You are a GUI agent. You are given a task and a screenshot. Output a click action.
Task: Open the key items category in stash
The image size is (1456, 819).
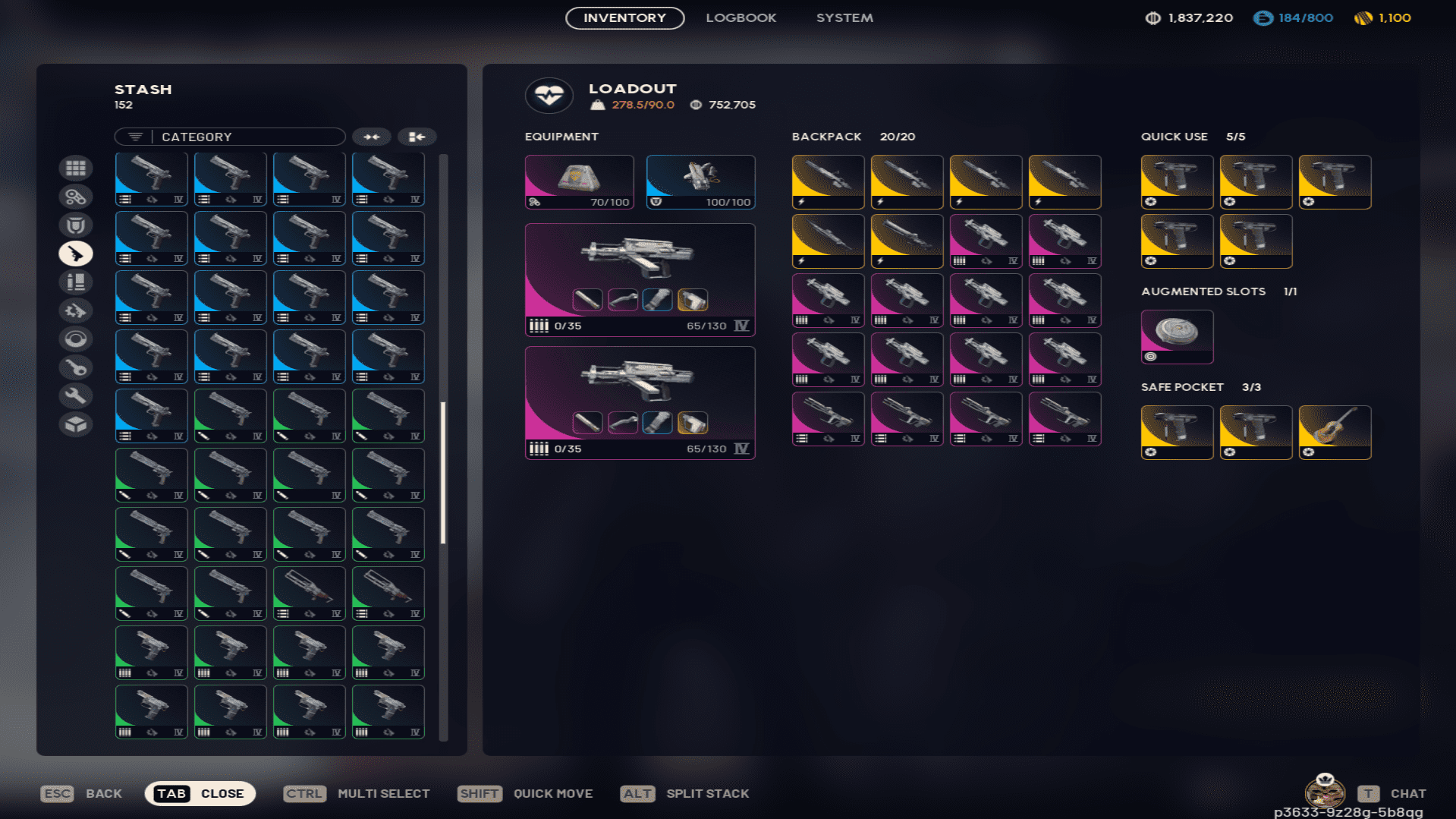pyautogui.click(x=75, y=367)
